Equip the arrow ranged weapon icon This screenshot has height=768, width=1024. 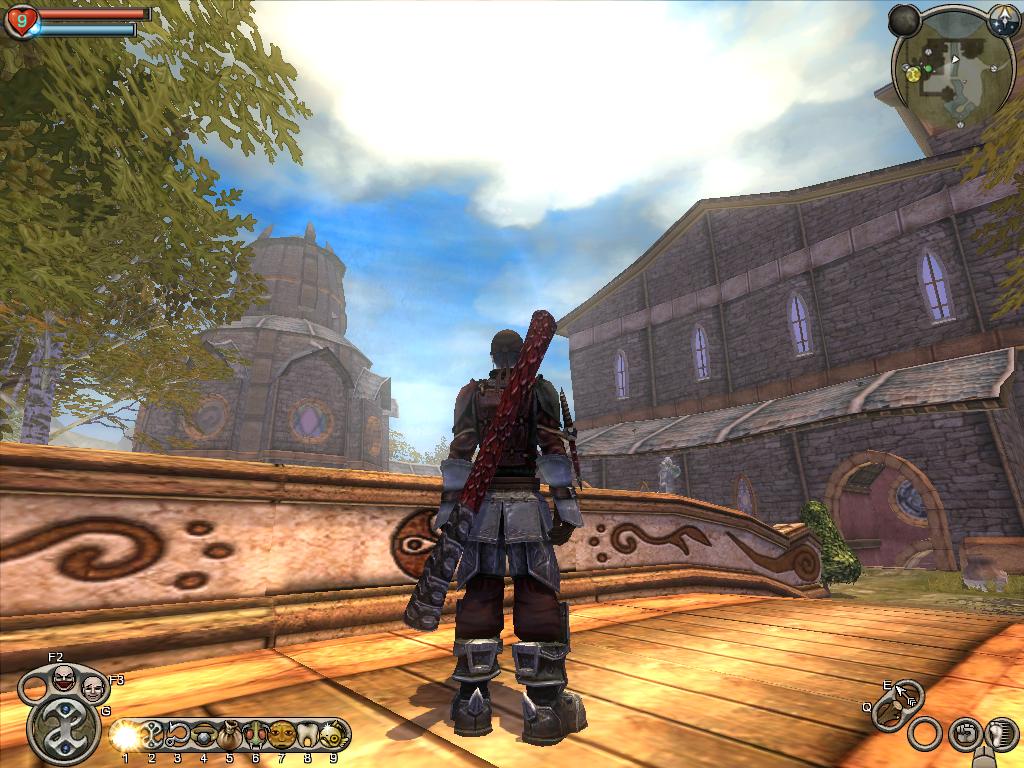point(908,692)
